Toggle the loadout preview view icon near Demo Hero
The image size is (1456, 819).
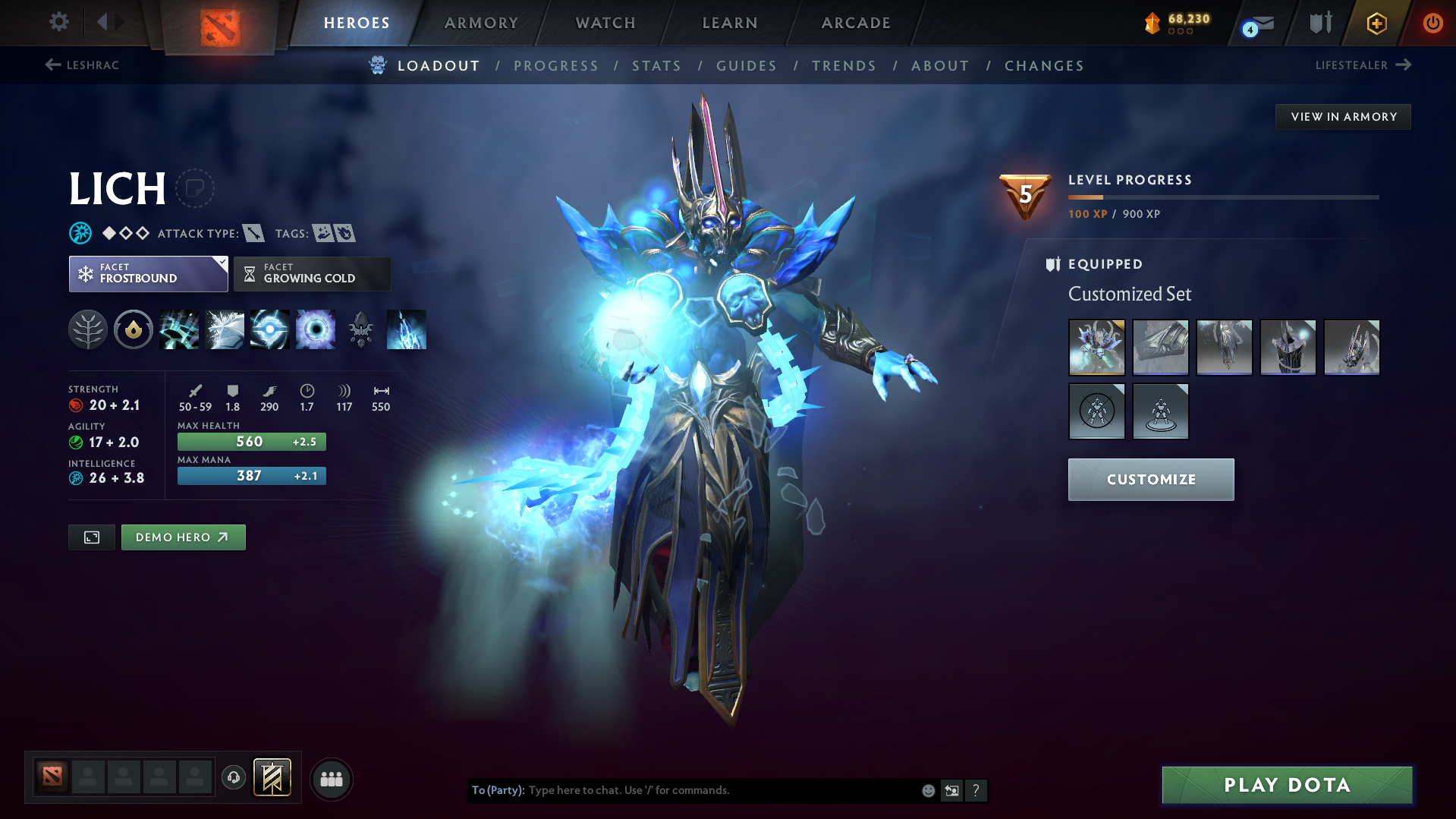(x=91, y=537)
